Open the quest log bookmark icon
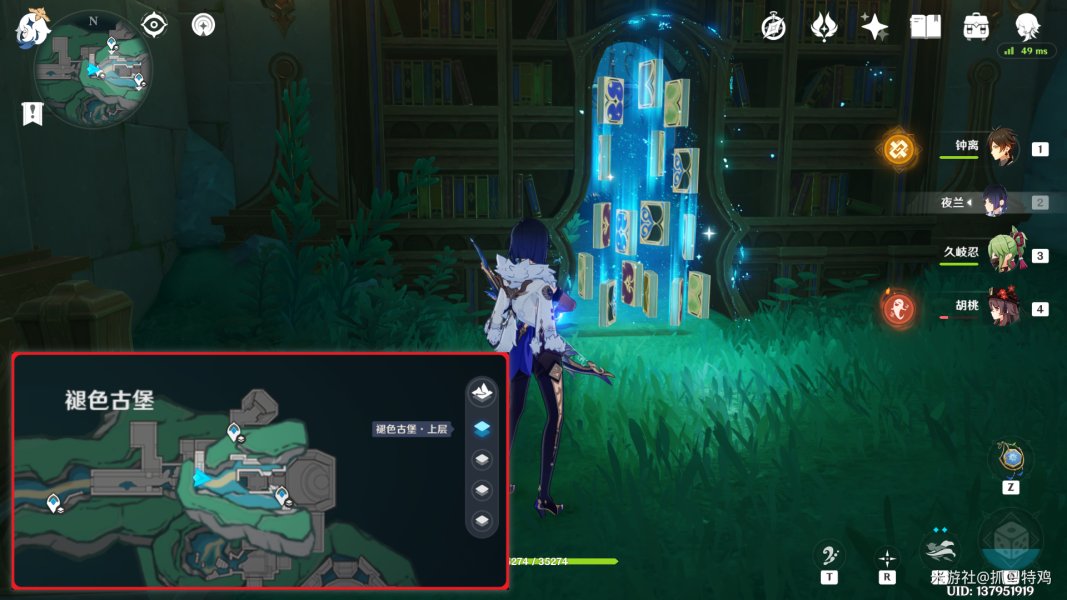The width and height of the screenshot is (1067, 600). 32,113
